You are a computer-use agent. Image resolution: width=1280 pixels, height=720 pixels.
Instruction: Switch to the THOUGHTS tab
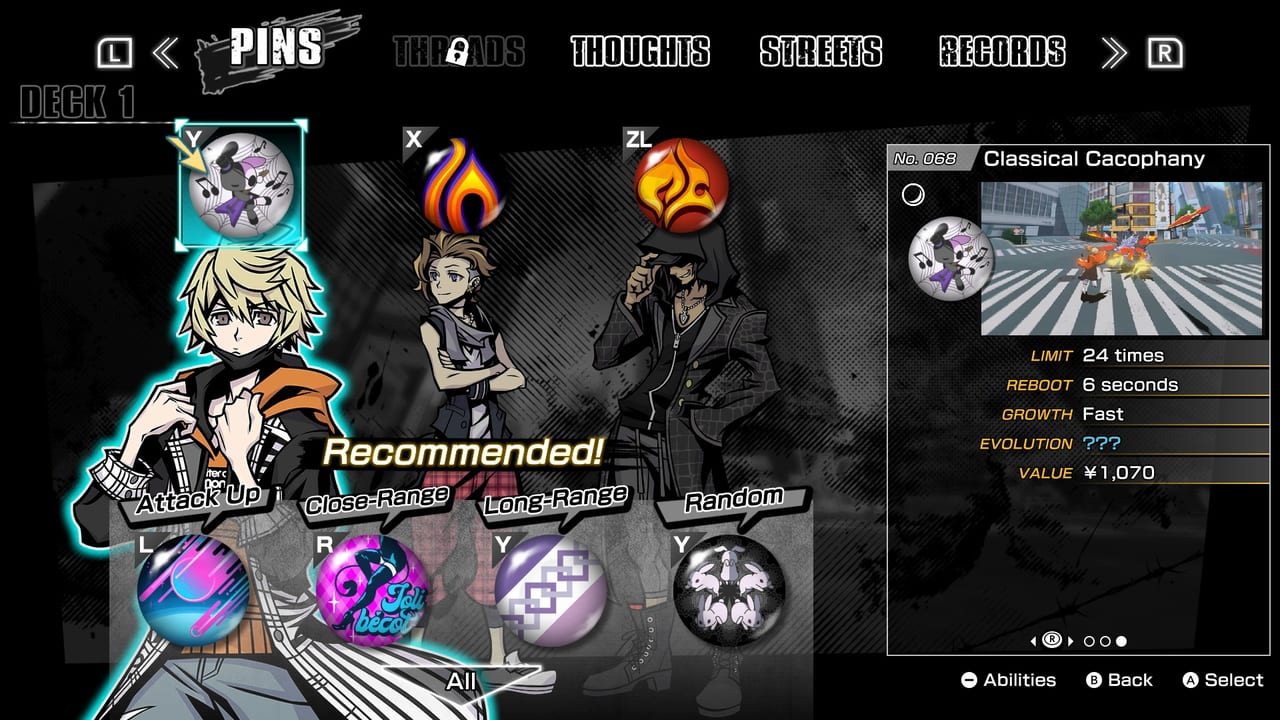(638, 53)
